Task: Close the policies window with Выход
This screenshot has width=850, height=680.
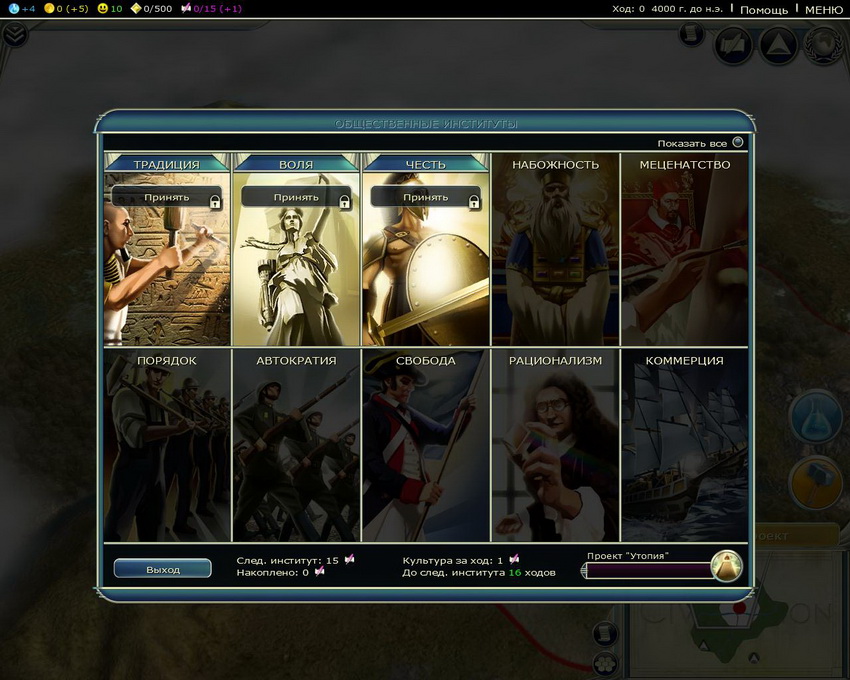Action: pyautogui.click(x=163, y=569)
